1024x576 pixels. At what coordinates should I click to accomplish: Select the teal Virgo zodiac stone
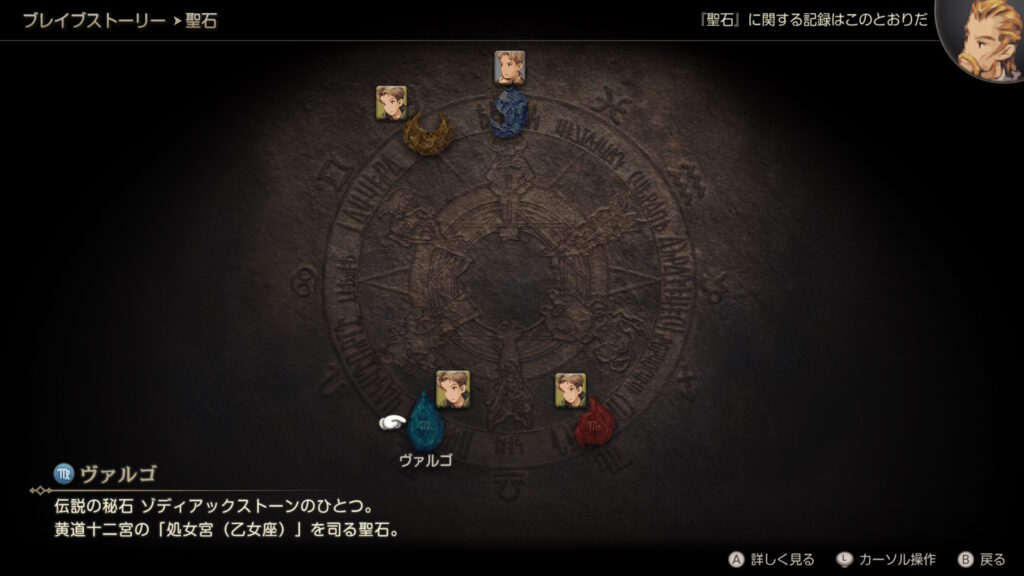(425, 422)
